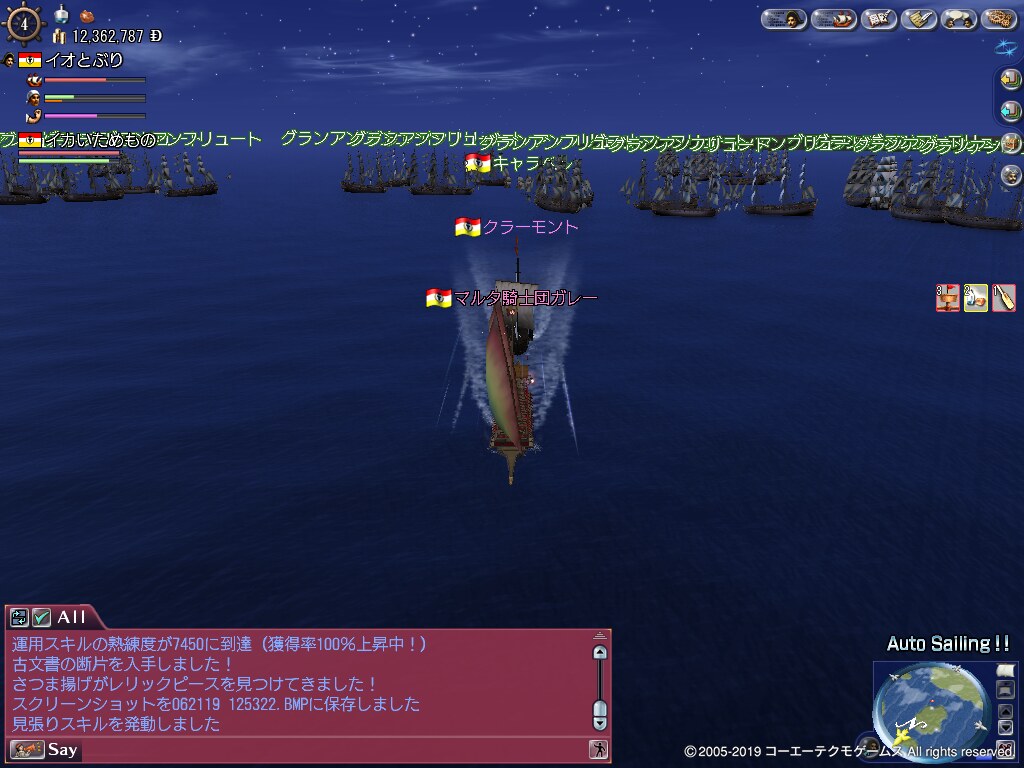Open the scroll and quill menu
This screenshot has height=768, width=1024.
[919, 19]
